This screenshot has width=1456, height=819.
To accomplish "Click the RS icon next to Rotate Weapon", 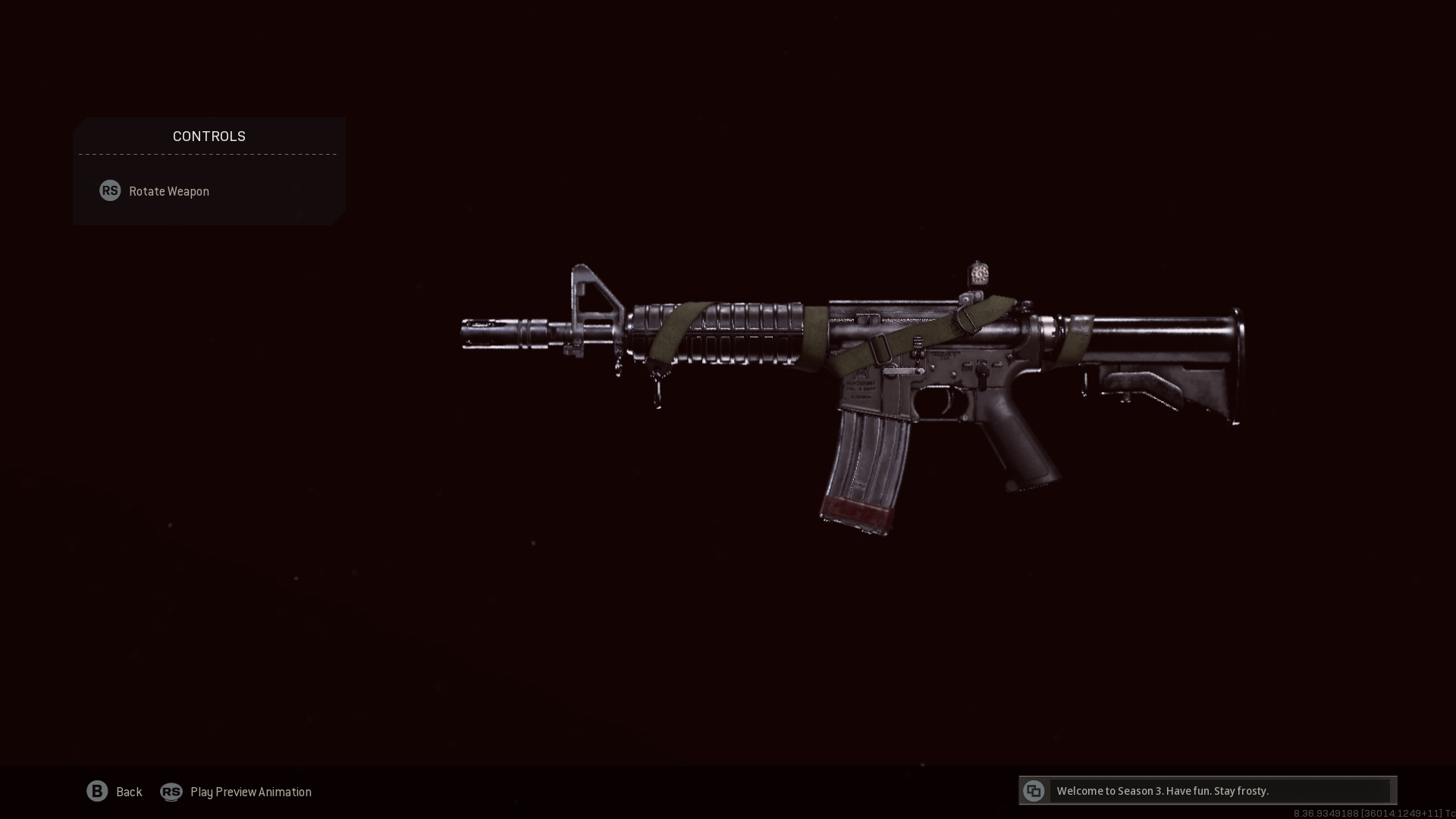I will (110, 191).
